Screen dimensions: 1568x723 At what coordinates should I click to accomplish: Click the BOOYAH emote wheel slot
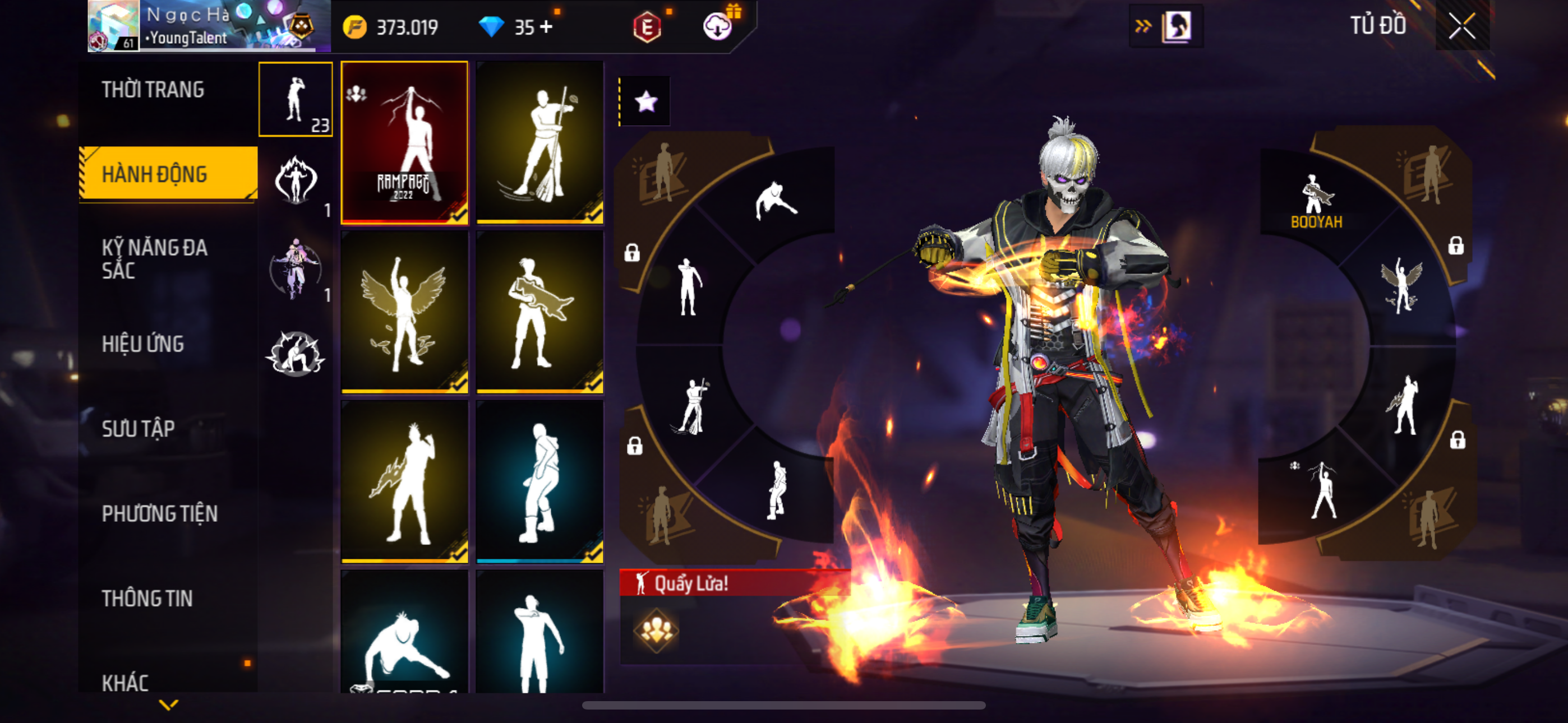click(1317, 201)
